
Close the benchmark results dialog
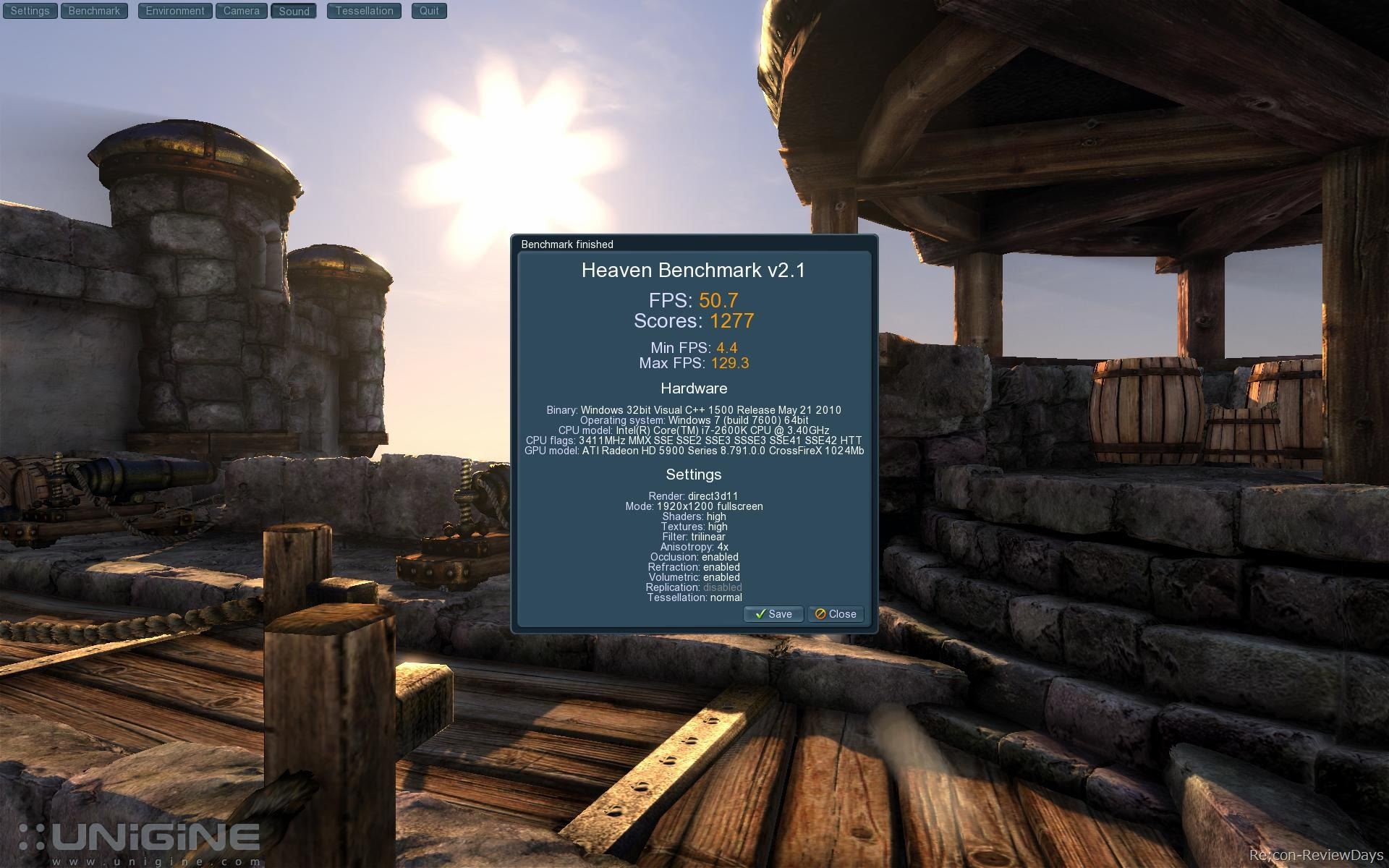836,614
